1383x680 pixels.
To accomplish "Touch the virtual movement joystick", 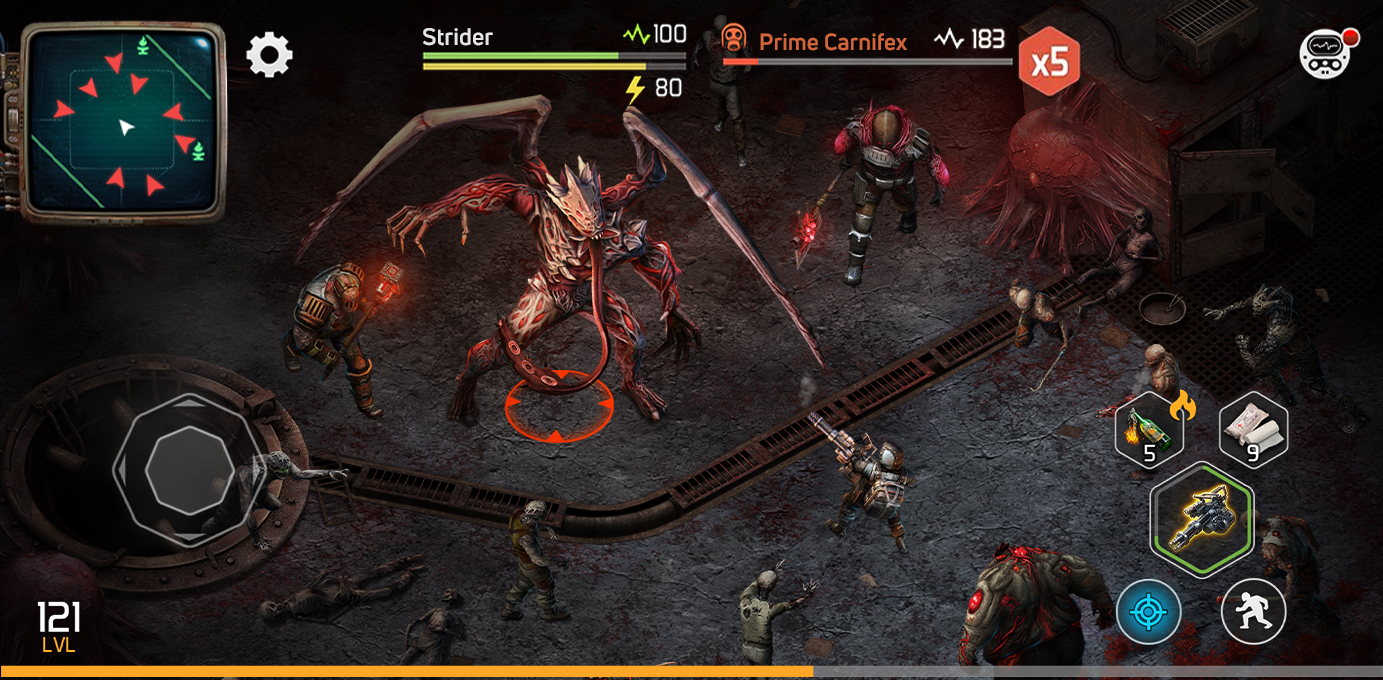I will click(189, 469).
